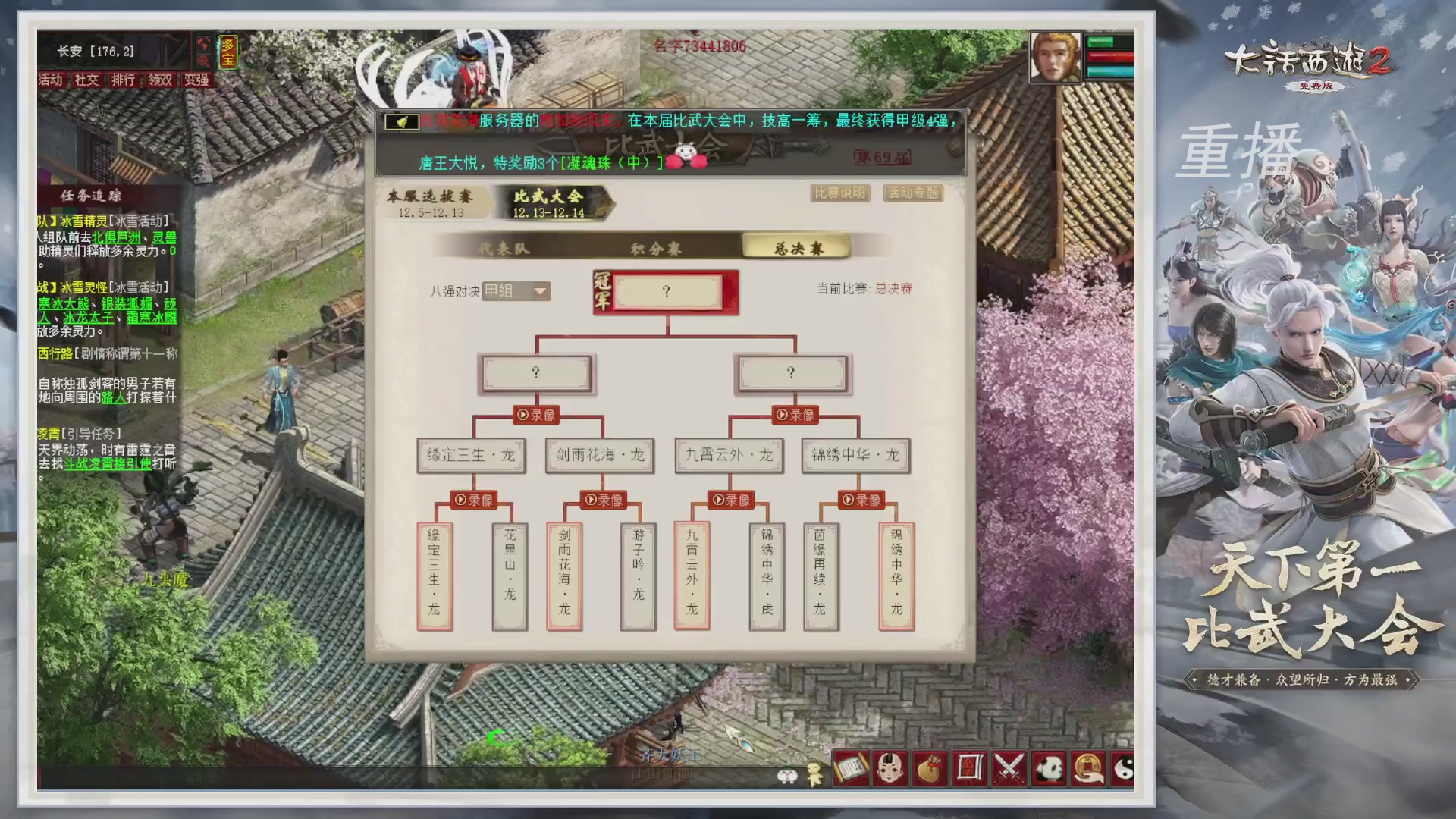The height and width of the screenshot is (819, 1456).
Task: Switch to the 积分赛 tab
Action: click(657, 248)
